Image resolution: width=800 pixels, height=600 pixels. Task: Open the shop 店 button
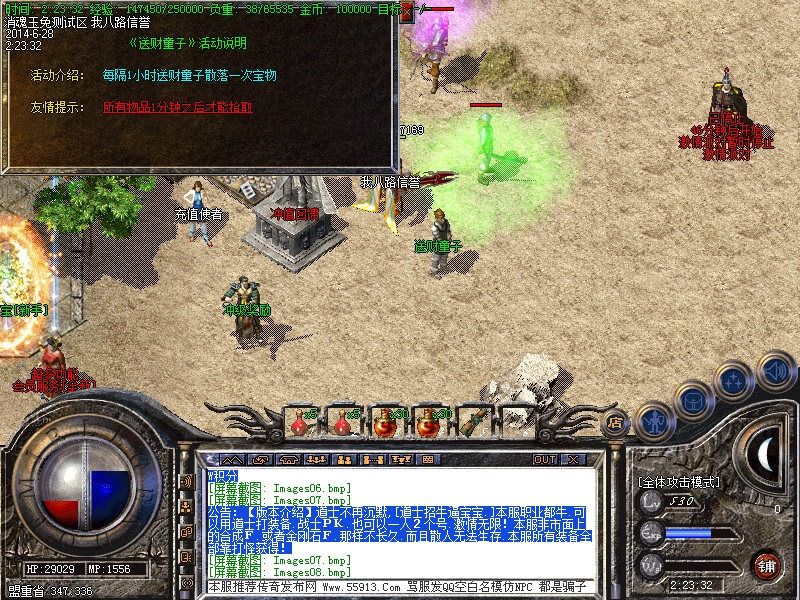[616, 423]
